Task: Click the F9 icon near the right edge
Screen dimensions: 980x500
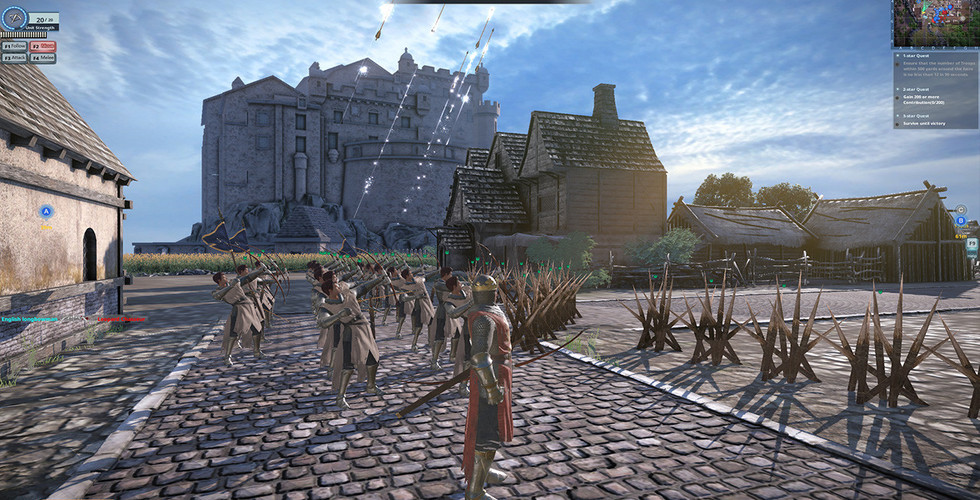Action: click(x=971, y=243)
